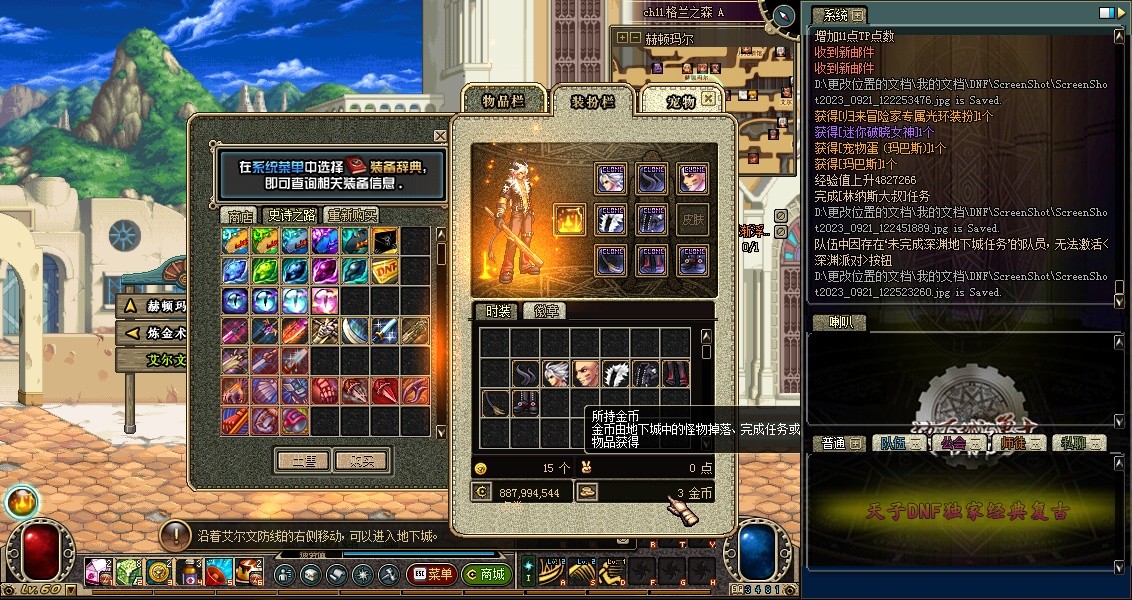The width and height of the screenshot is (1132, 600).
Task: Select the DNF ticket item in shop
Action: [385, 270]
